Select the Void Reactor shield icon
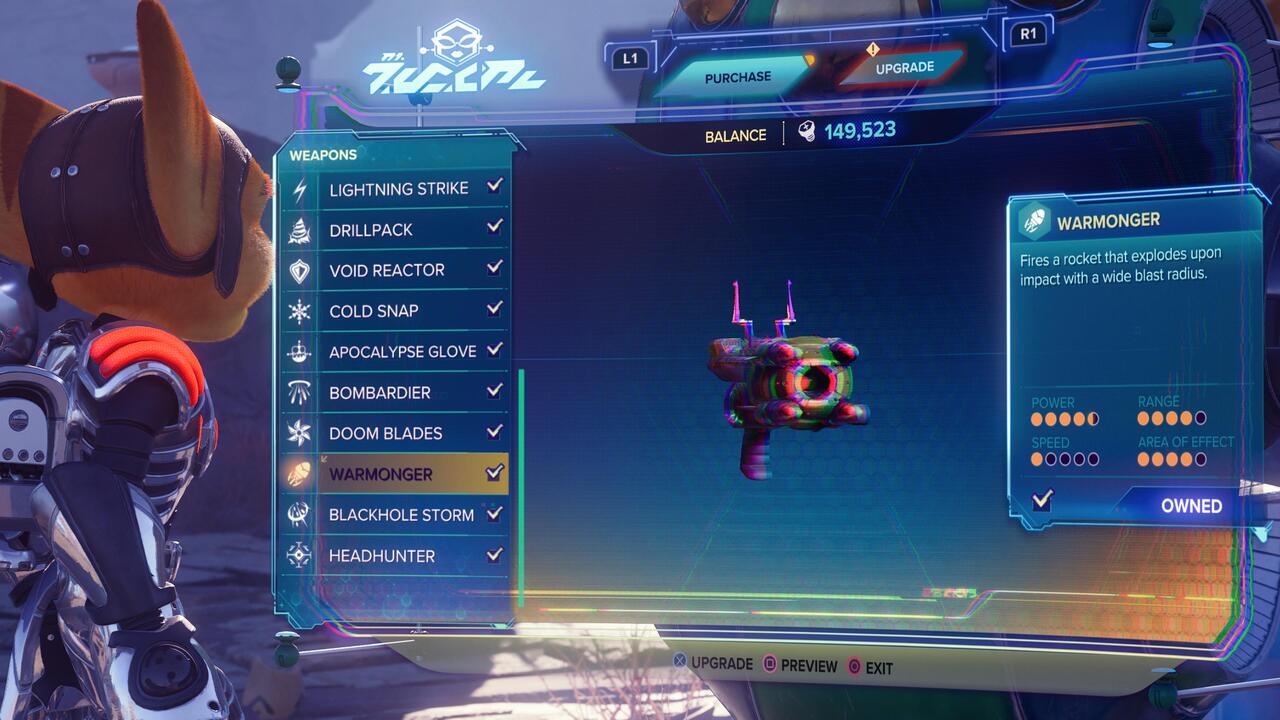The height and width of the screenshot is (720, 1280). (301, 270)
